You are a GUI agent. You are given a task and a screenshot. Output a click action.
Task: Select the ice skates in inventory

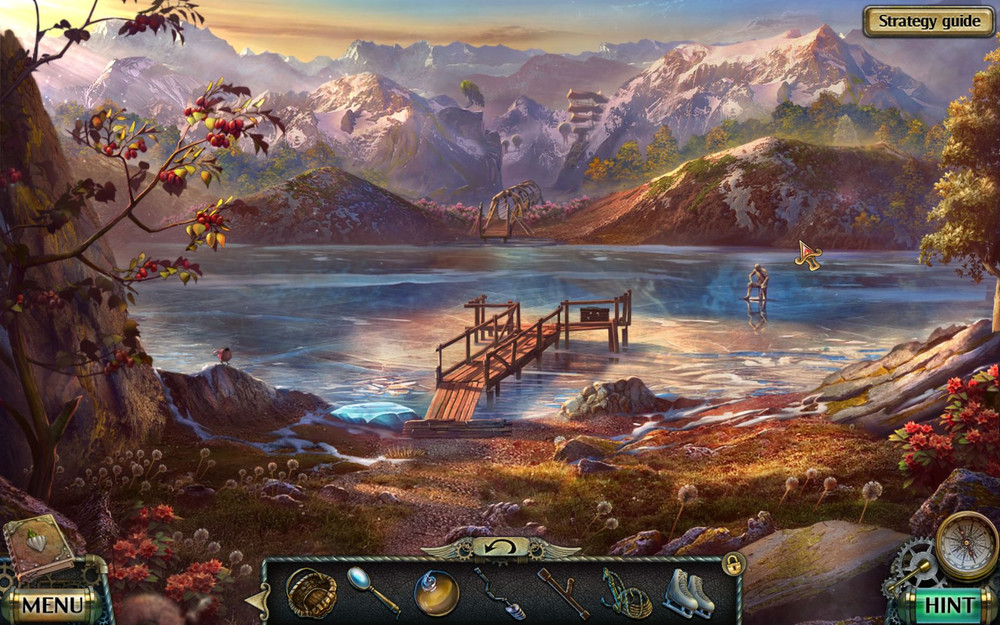coord(691,592)
